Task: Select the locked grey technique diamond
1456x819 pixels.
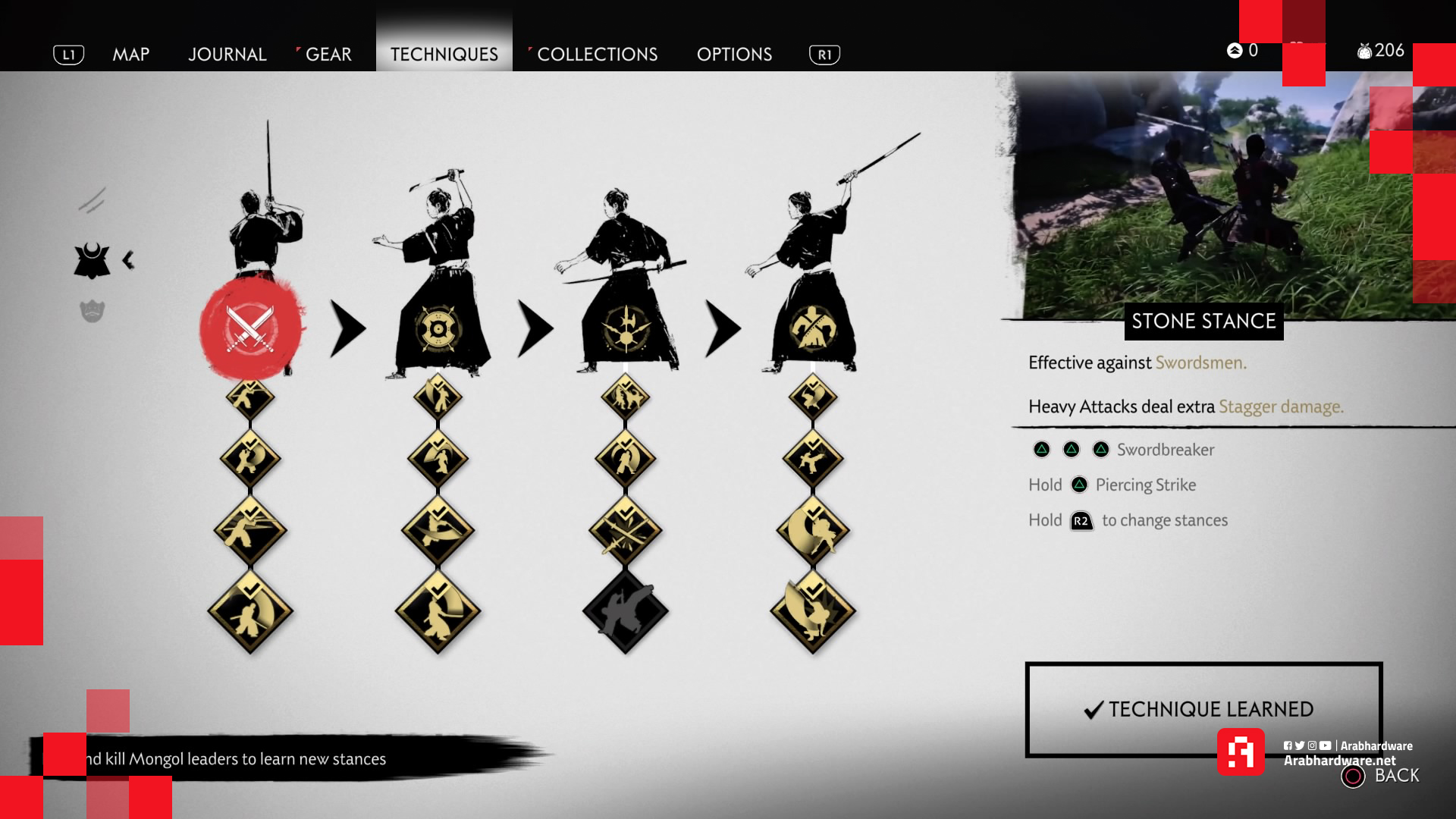Action: 625,611
